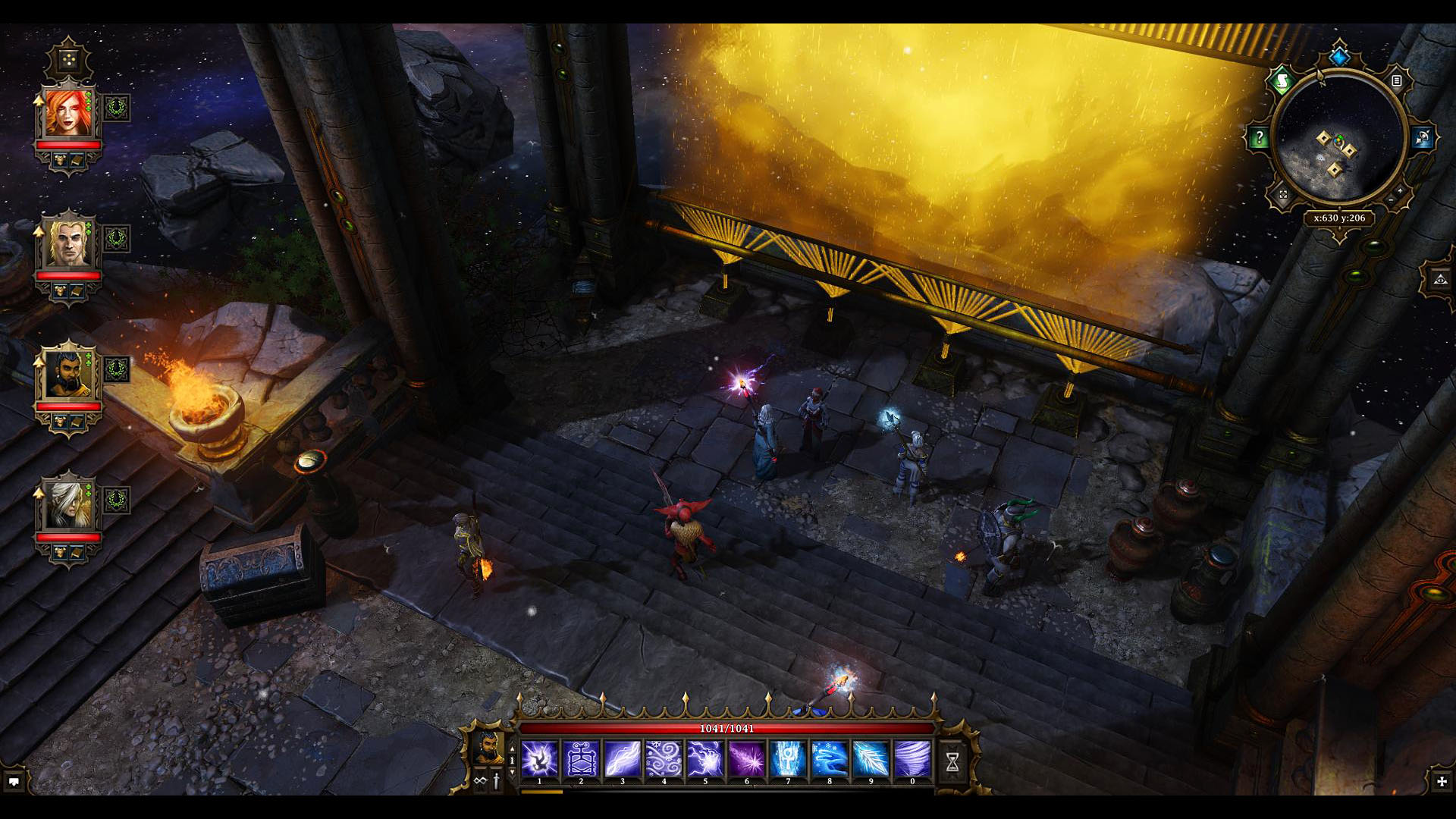Image resolution: width=1456 pixels, height=819 pixels.
Task: Toggle the infinity weapon-swap icon in the hotbar
Action: 479,780
